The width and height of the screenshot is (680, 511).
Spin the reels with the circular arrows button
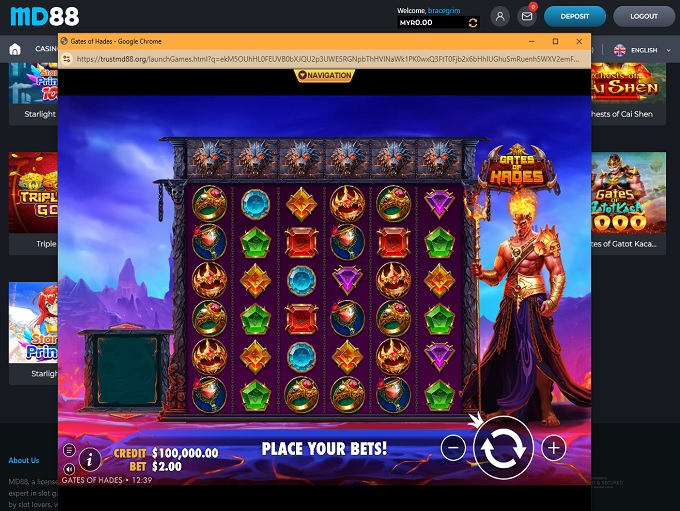(503, 448)
